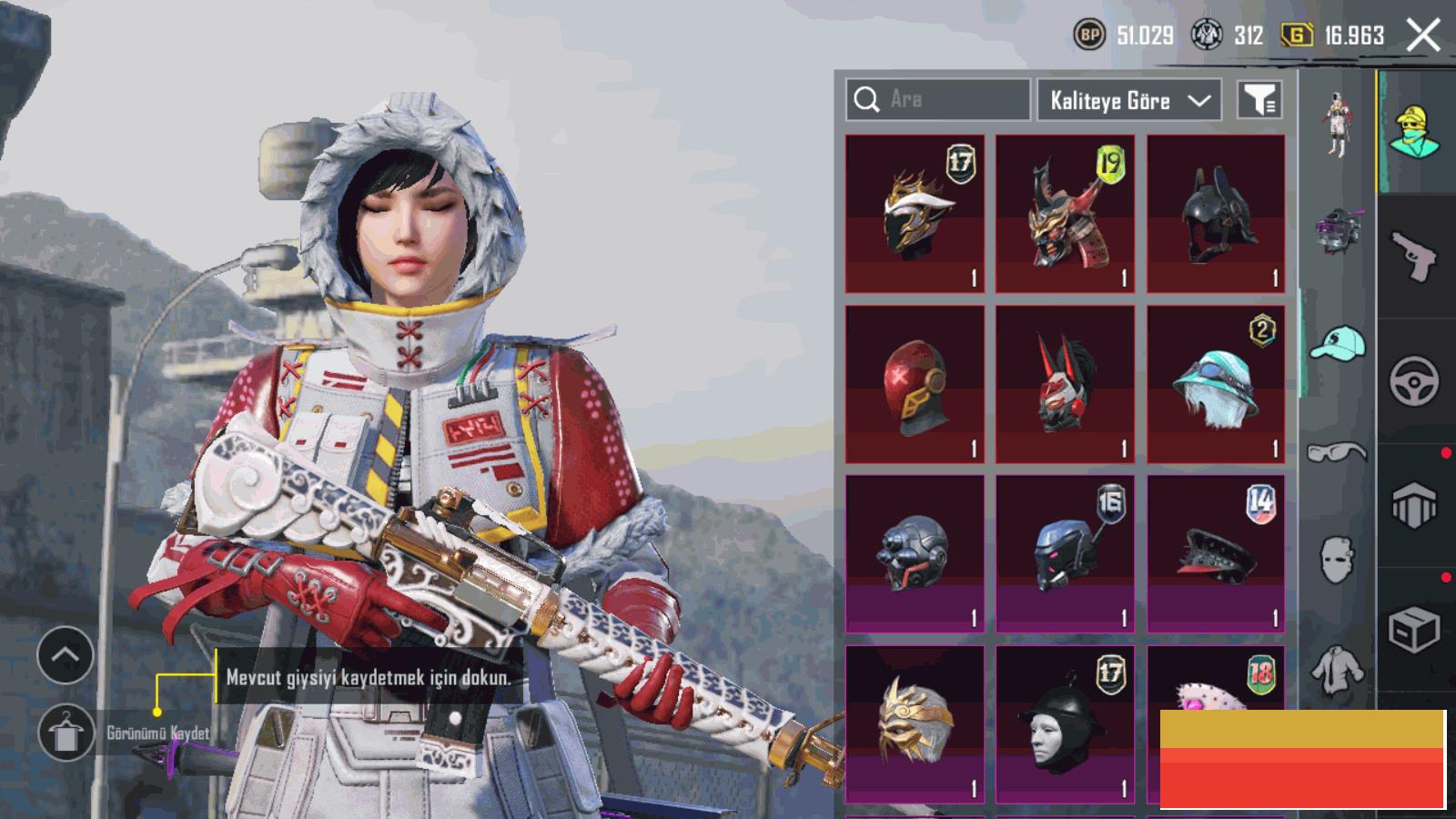Viewport: 1456px width, 819px height.
Task: Choose the red round helmet with gold trim
Action: [x=915, y=385]
